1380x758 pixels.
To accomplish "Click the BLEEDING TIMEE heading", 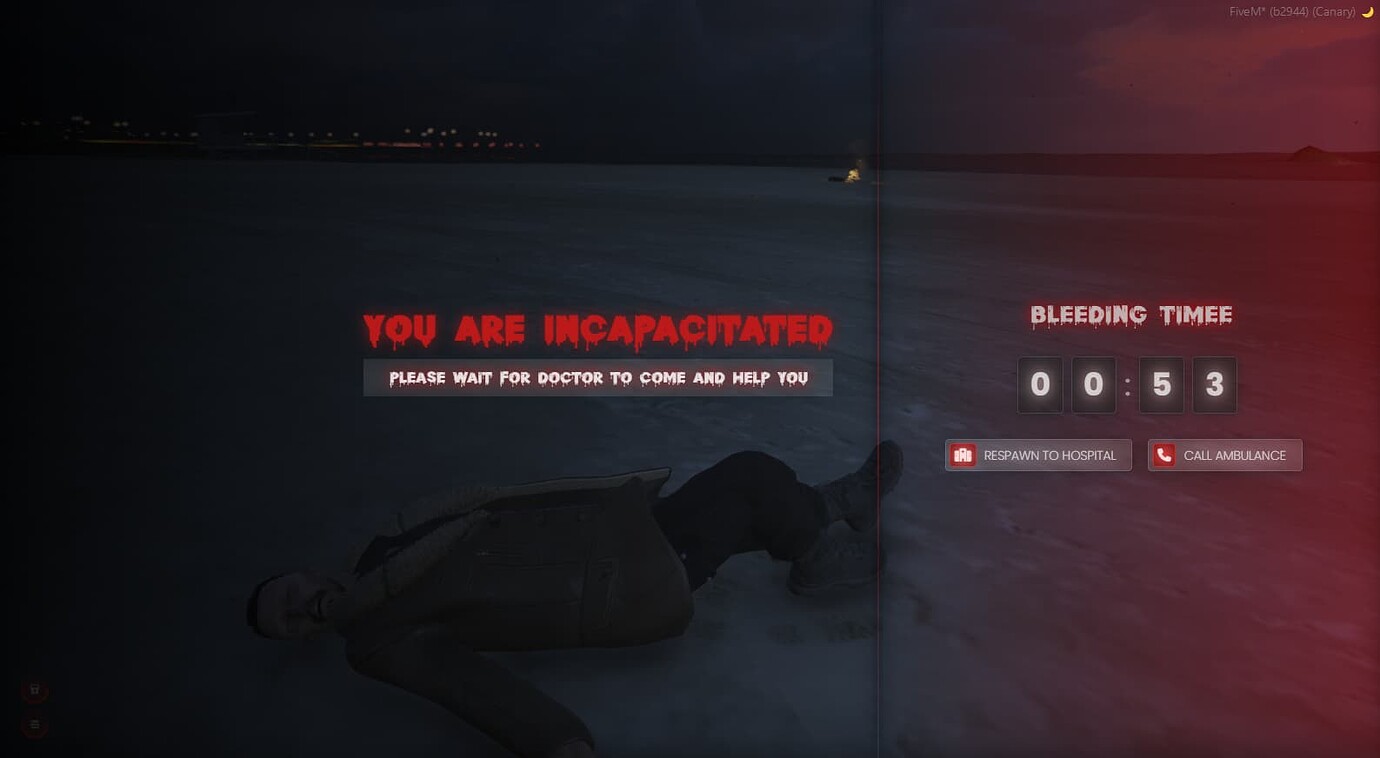I will click(1131, 314).
